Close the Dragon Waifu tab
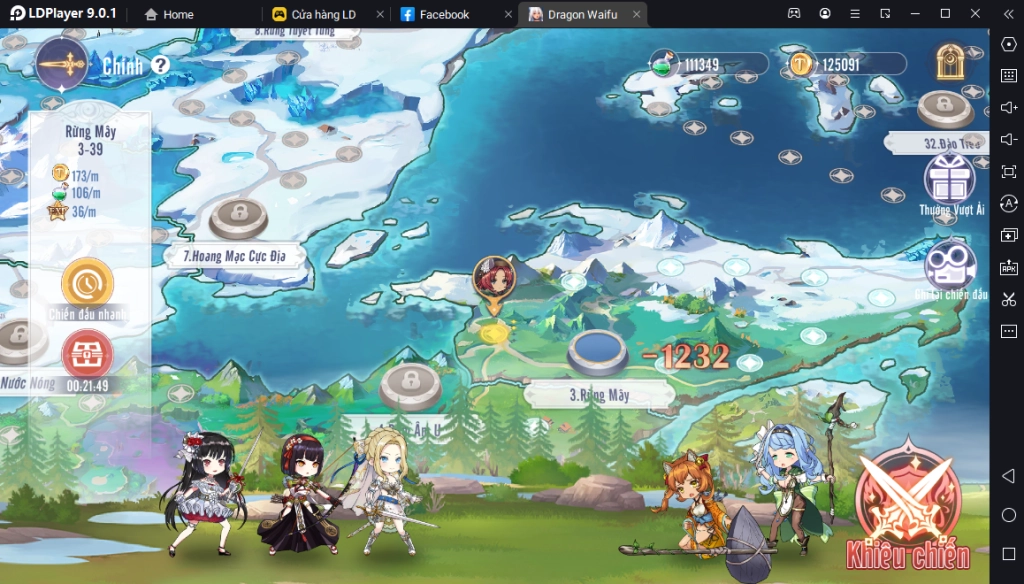The height and width of the screenshot is (584, 1024). [635, 15]
